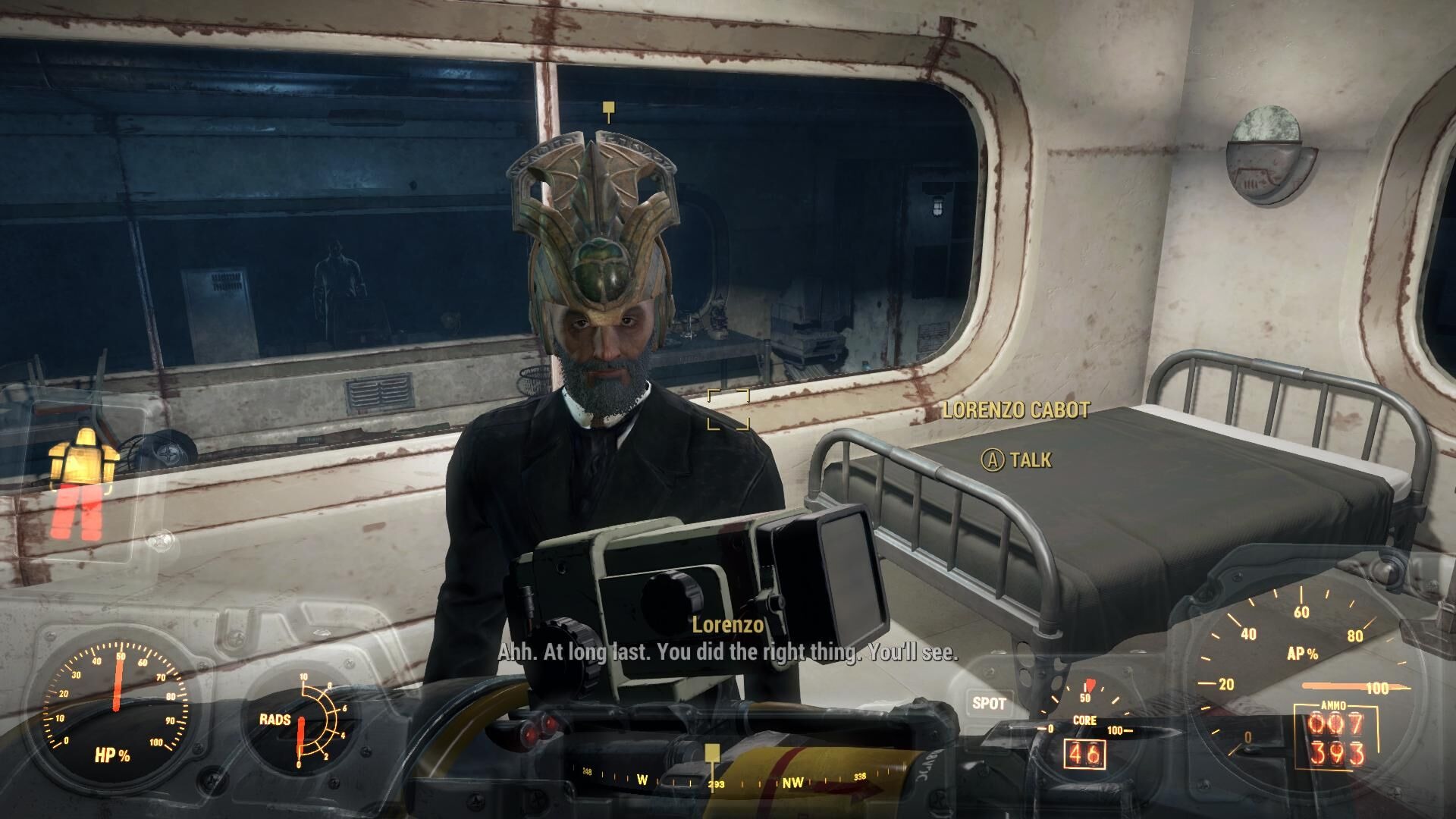This screenshot has width=1456, height=819.
Task: Click the SPOT indicator light
Action: click(989, 703)
